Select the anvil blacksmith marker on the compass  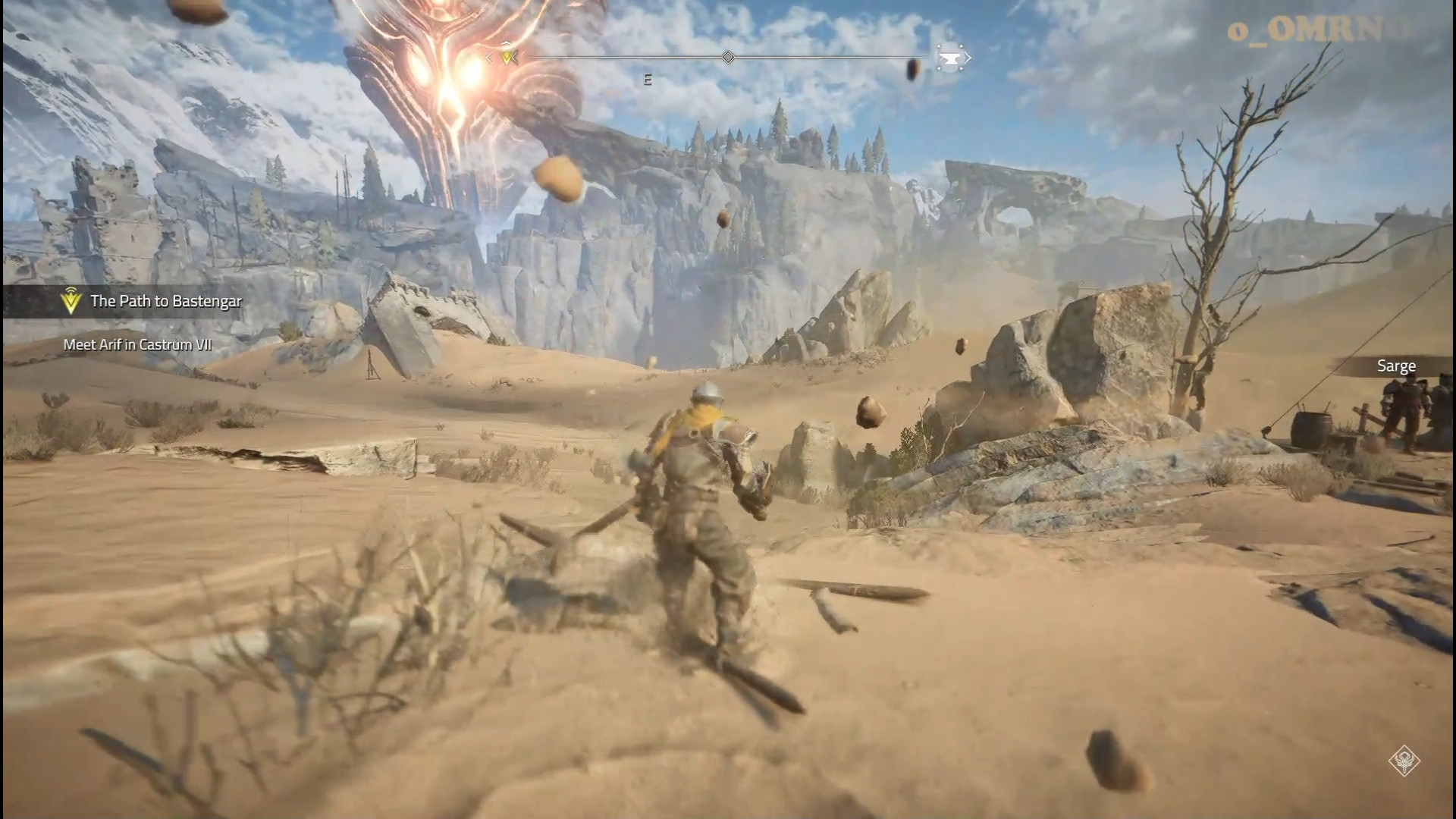tap(950, 58)
